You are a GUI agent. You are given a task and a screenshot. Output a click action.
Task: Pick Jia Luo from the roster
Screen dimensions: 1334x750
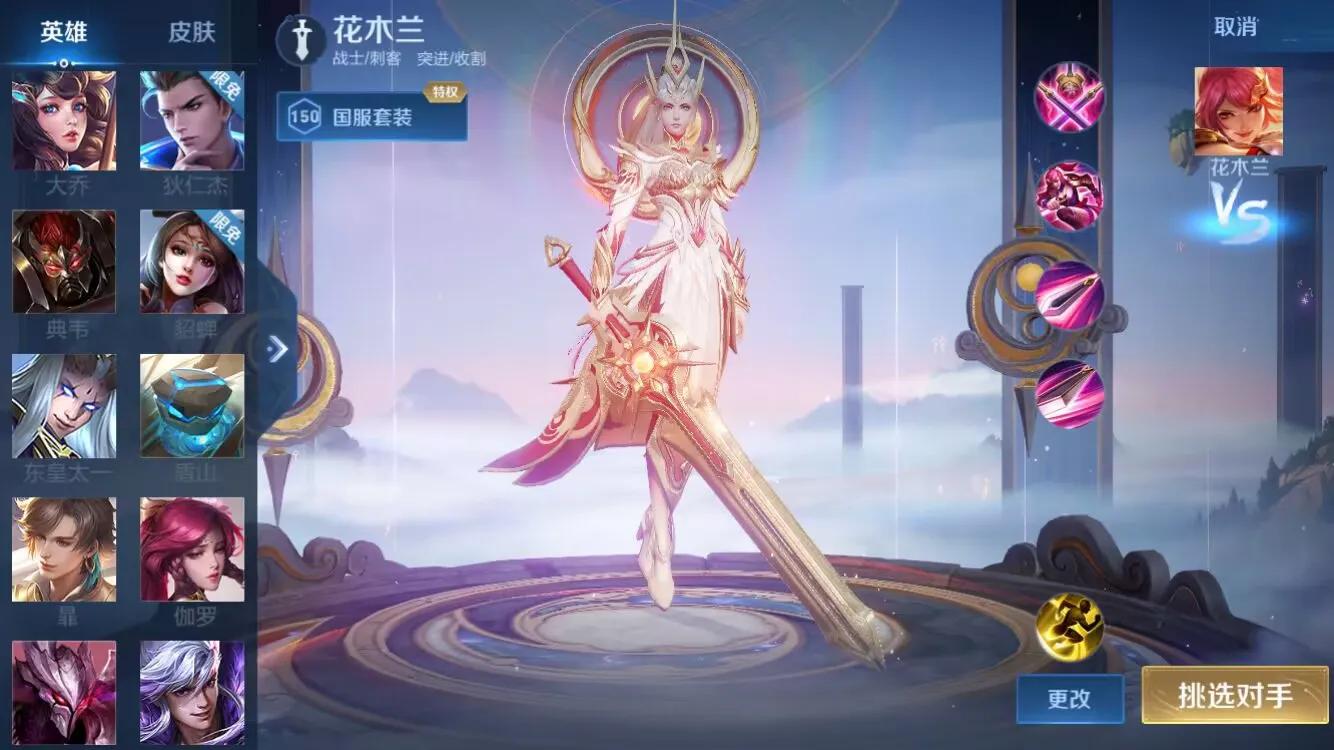coord(193,548)
